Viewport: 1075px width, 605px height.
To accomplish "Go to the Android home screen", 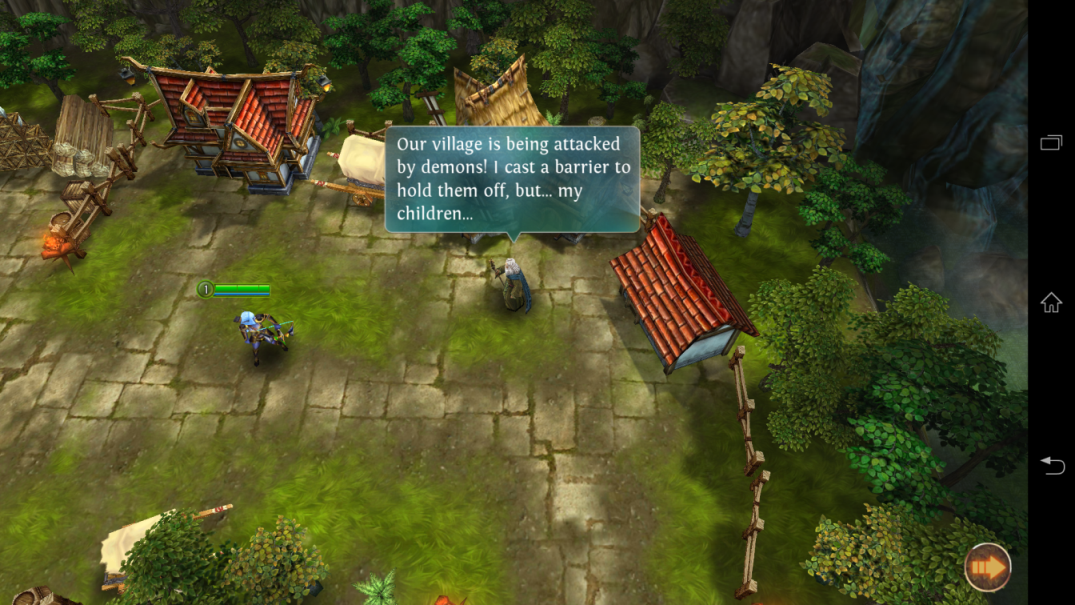I will 1051,303.
